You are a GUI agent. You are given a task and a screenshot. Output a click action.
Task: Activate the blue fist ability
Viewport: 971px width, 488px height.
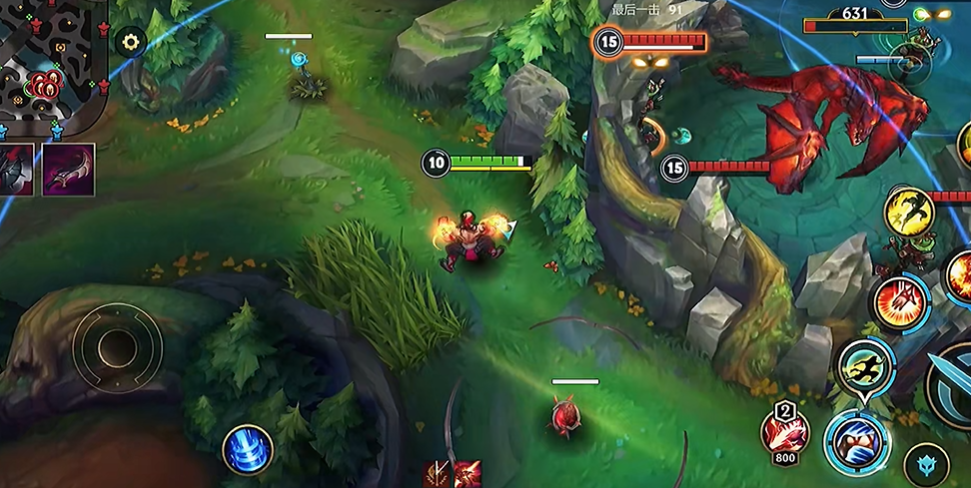pos(857,441)
